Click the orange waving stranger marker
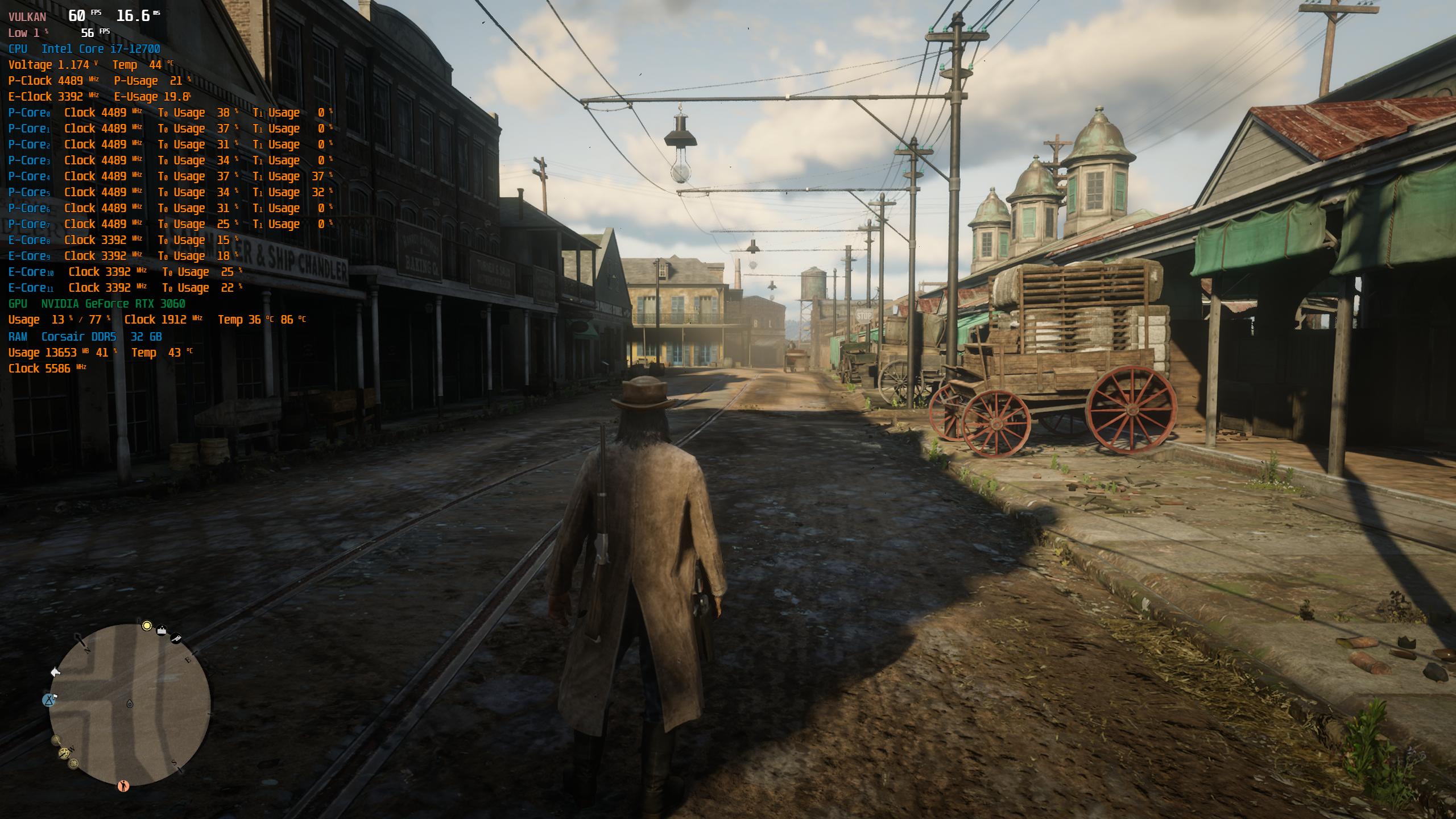The image size is (1456, 819). click(x=123, y=786)
